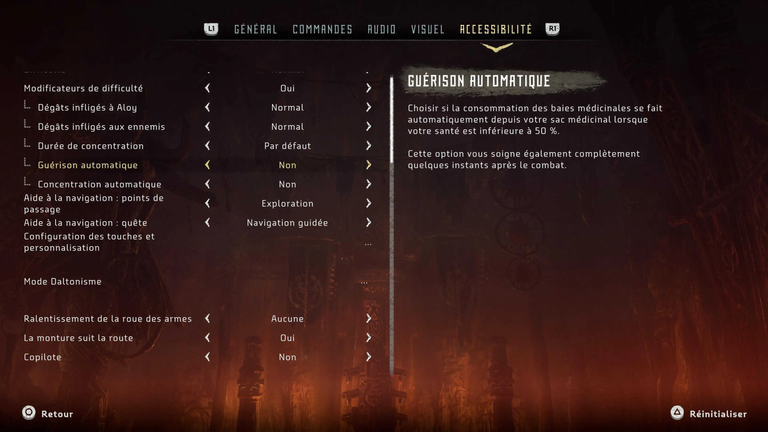
Task: Toggle La monture suit la route left arrow
Action: click(208, 338)
